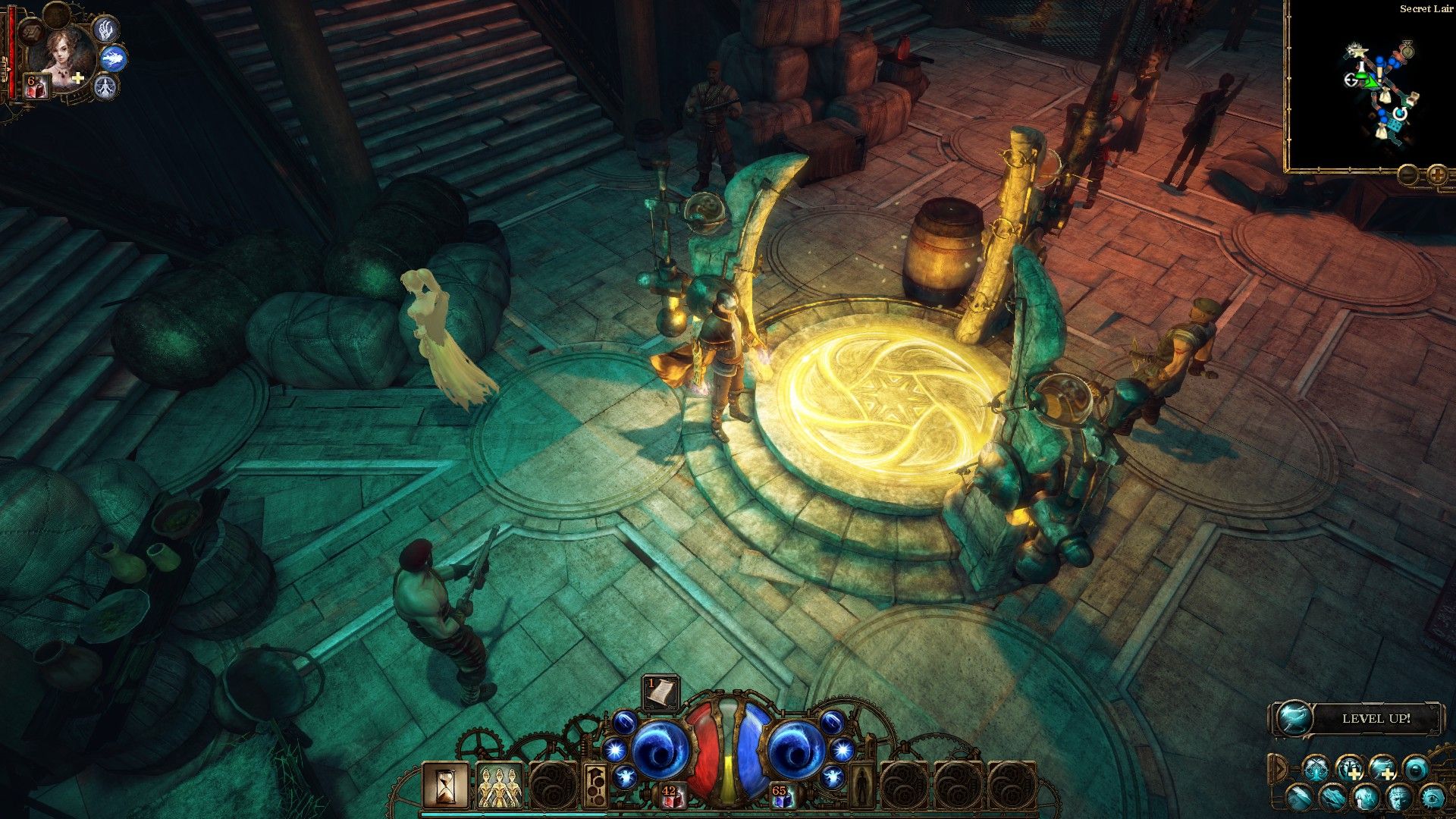The height and width of the screenshot is (819, 1456).
Task: Expand the menu bar arrow toggle
Action: tap(1279, 769)
